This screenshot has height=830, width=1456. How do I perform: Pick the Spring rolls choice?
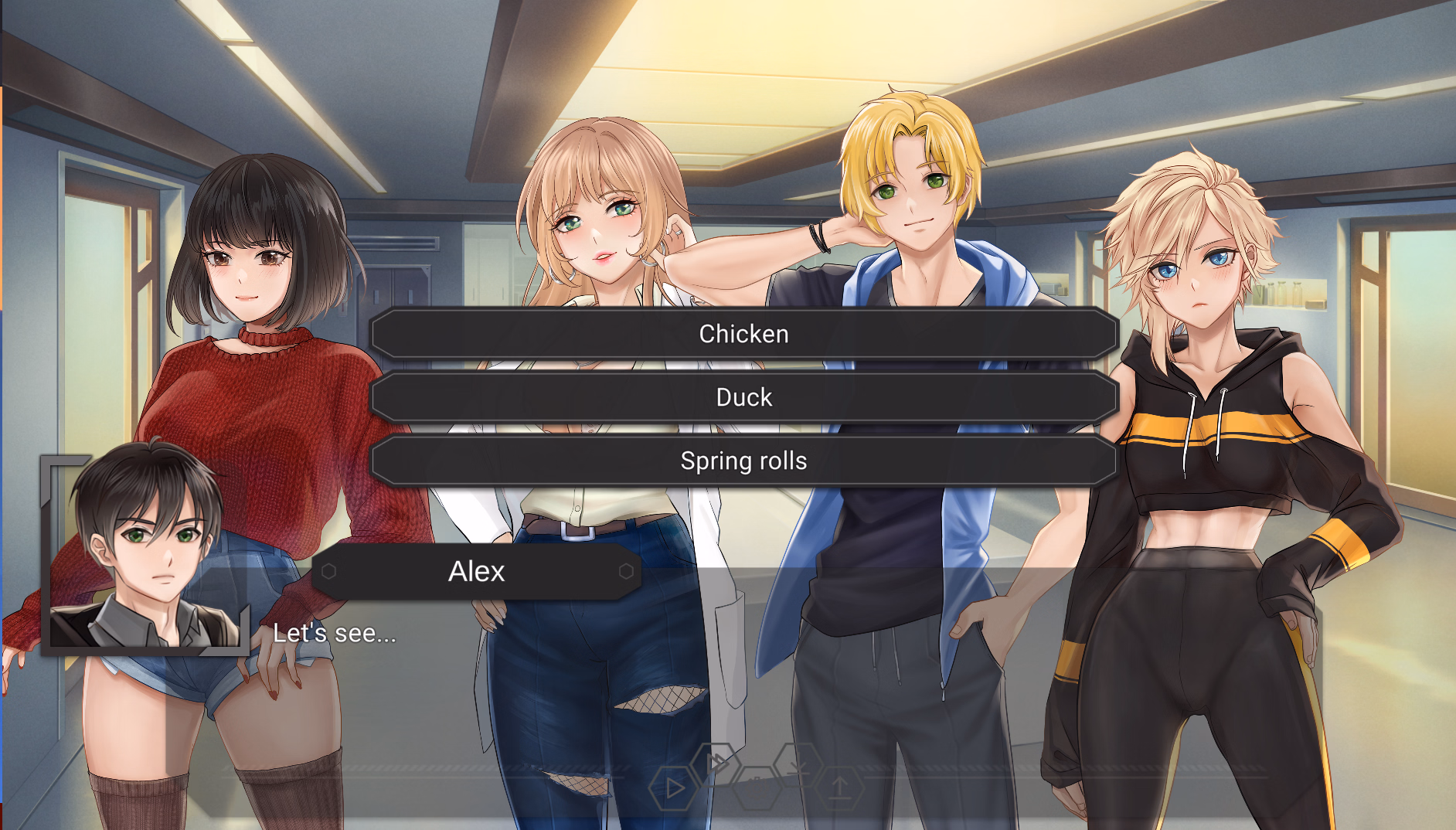(743, 461)
